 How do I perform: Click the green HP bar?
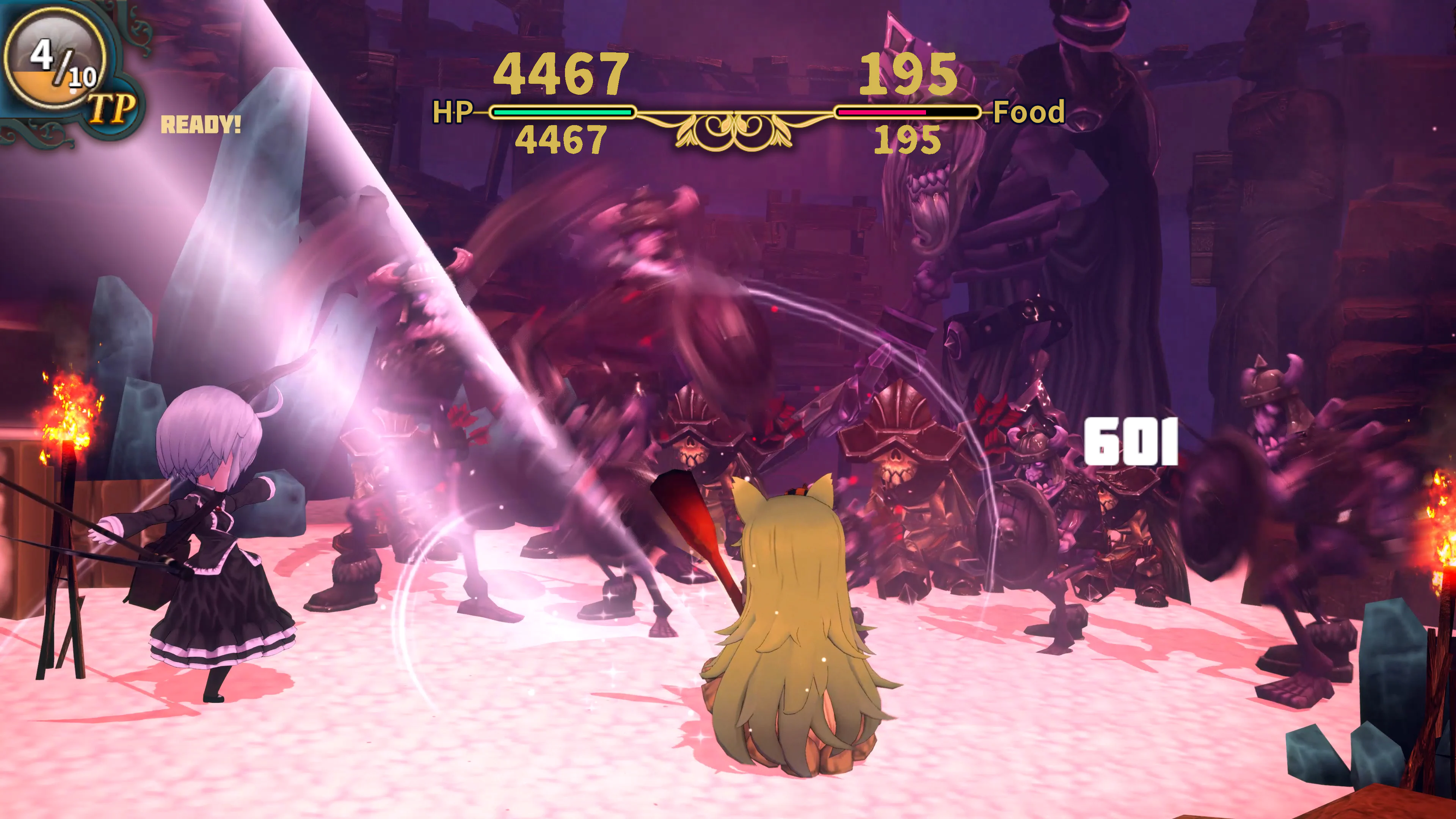[x=562, y=113]
